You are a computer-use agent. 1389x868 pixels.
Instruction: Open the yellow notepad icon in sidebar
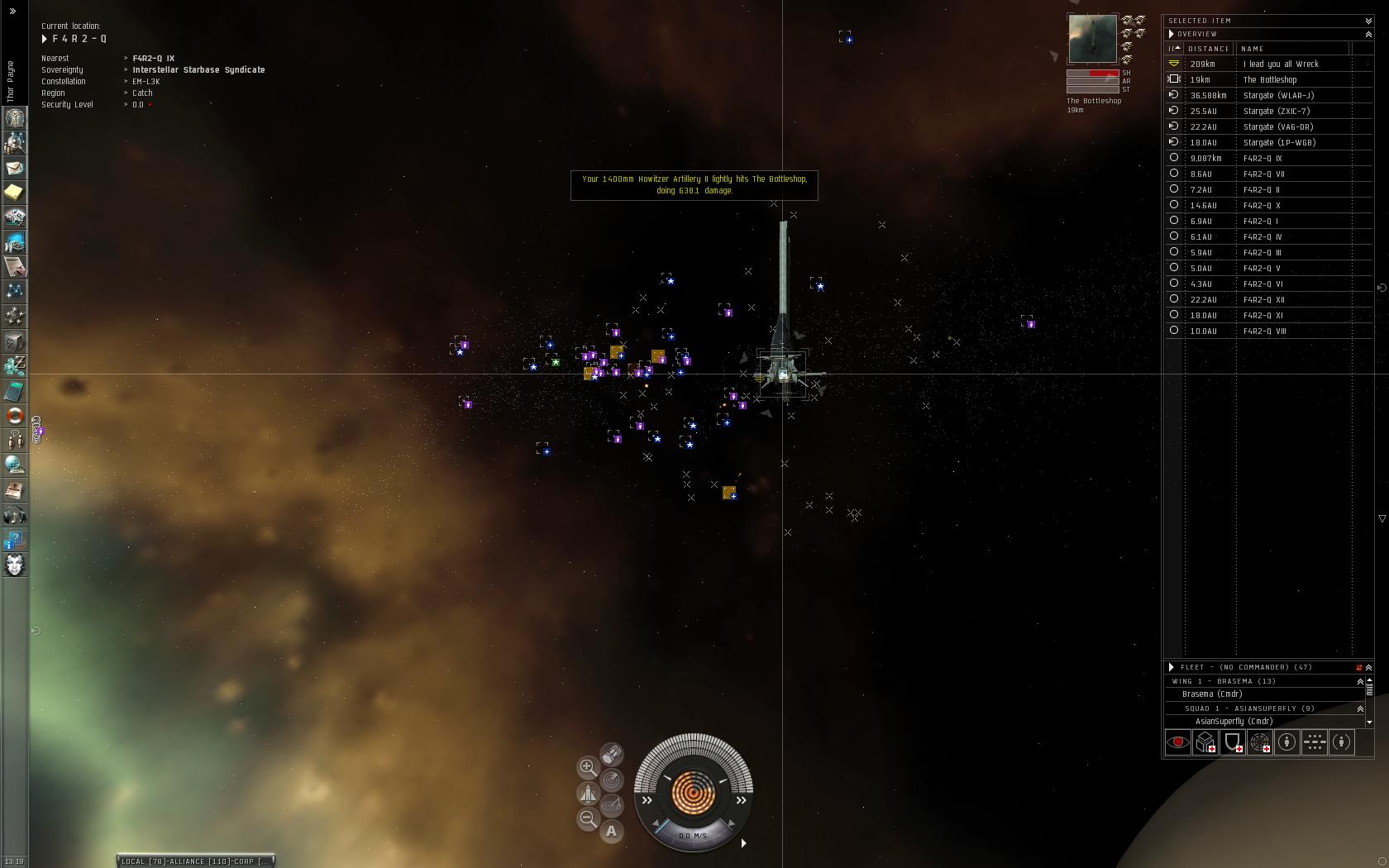[x=15, y=193]
